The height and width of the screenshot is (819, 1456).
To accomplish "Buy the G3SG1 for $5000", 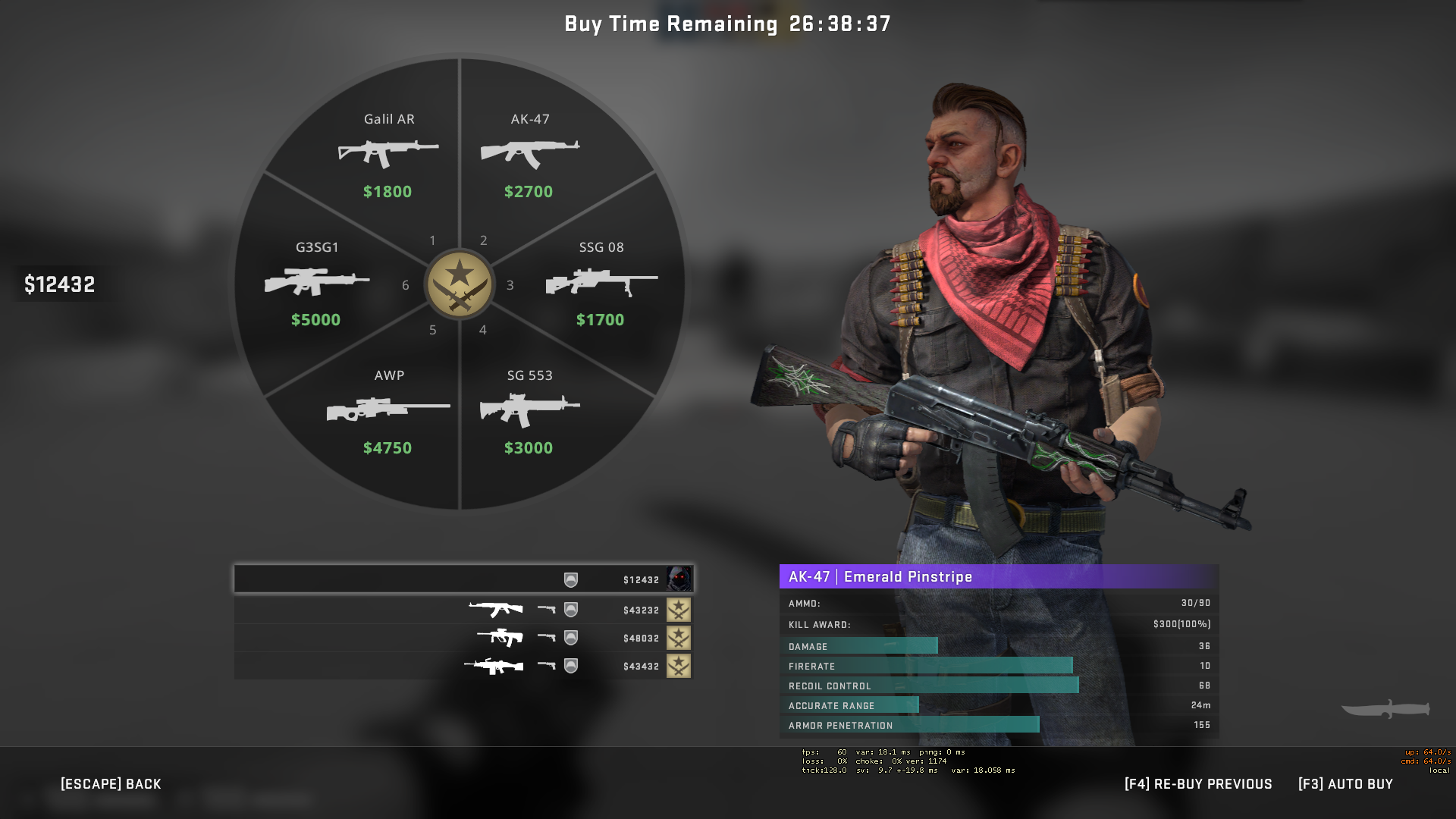I will tap(316, 283).
